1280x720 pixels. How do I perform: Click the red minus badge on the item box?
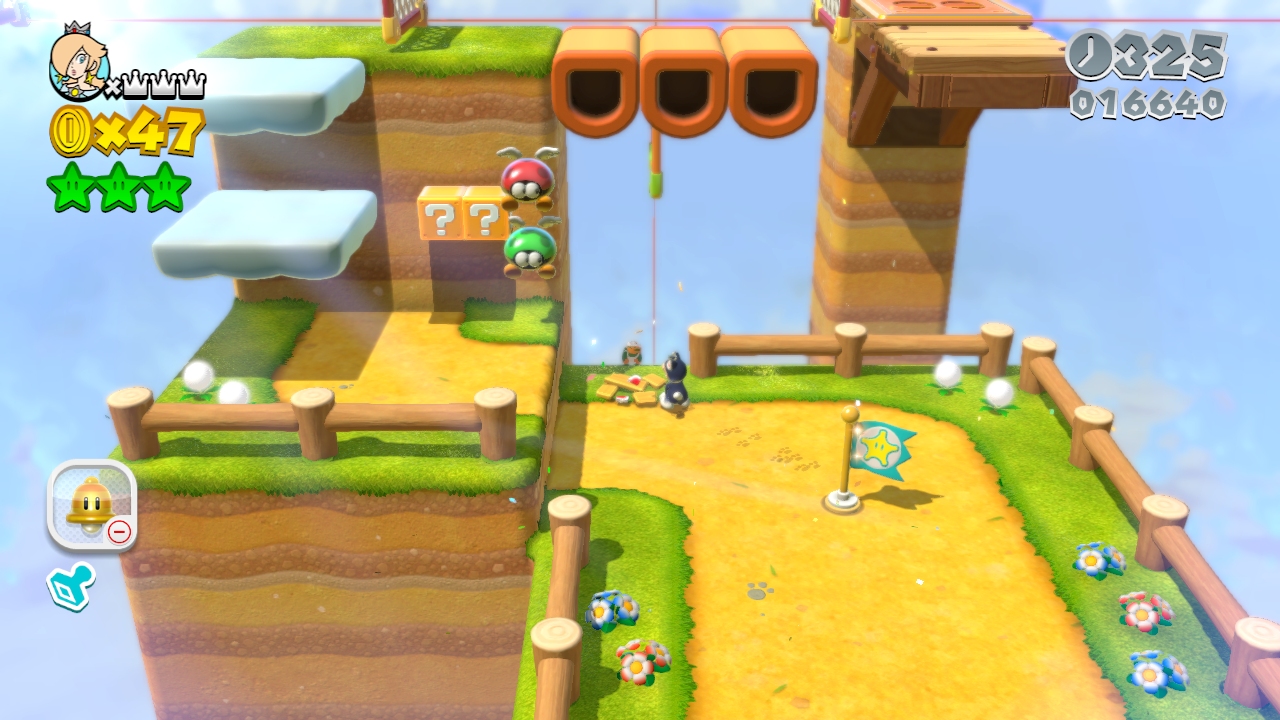point(120,533)
